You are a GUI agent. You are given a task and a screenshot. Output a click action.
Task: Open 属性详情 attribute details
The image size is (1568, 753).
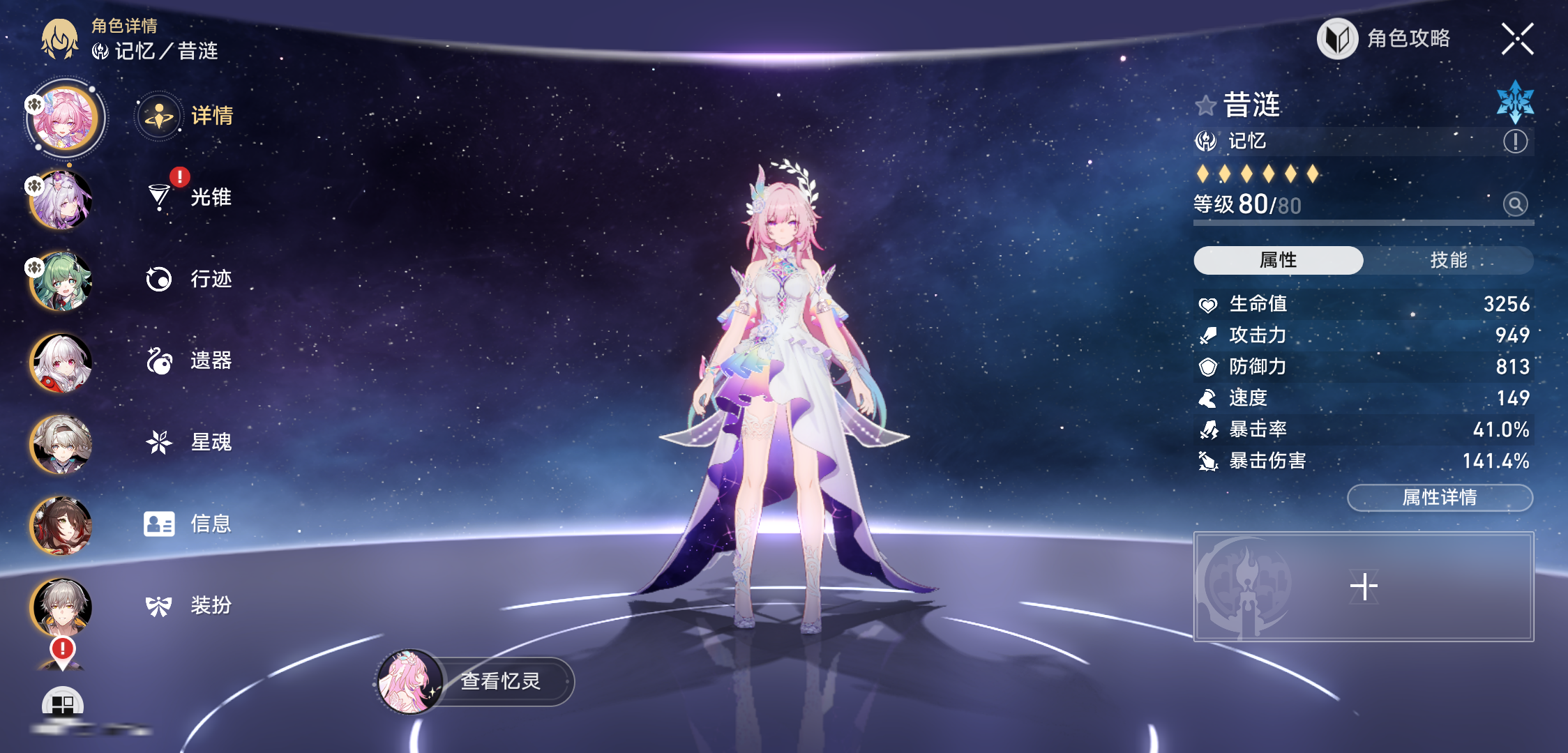tap(1439, 498)
